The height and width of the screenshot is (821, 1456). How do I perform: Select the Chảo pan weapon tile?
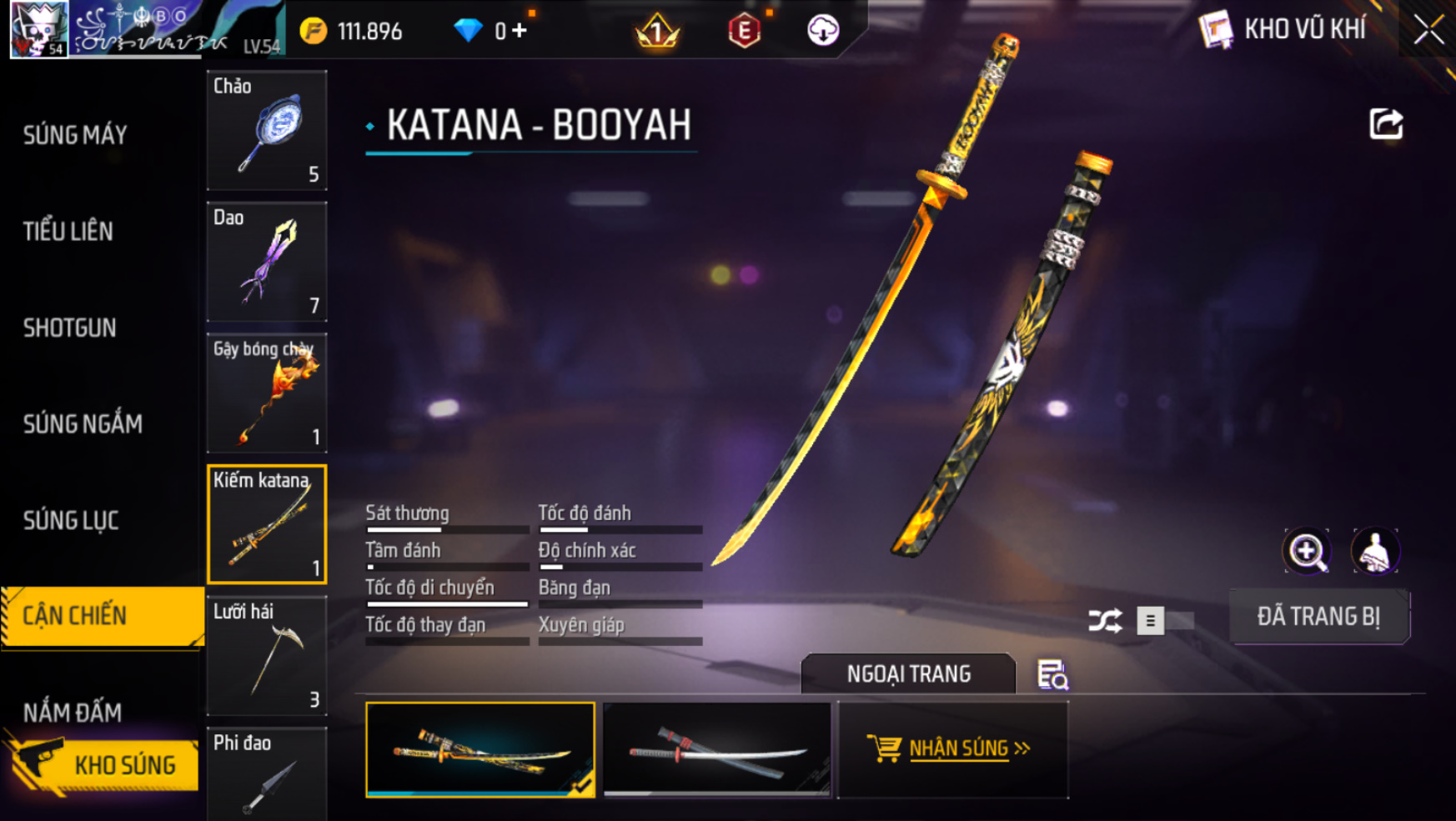tap(267, 131)
